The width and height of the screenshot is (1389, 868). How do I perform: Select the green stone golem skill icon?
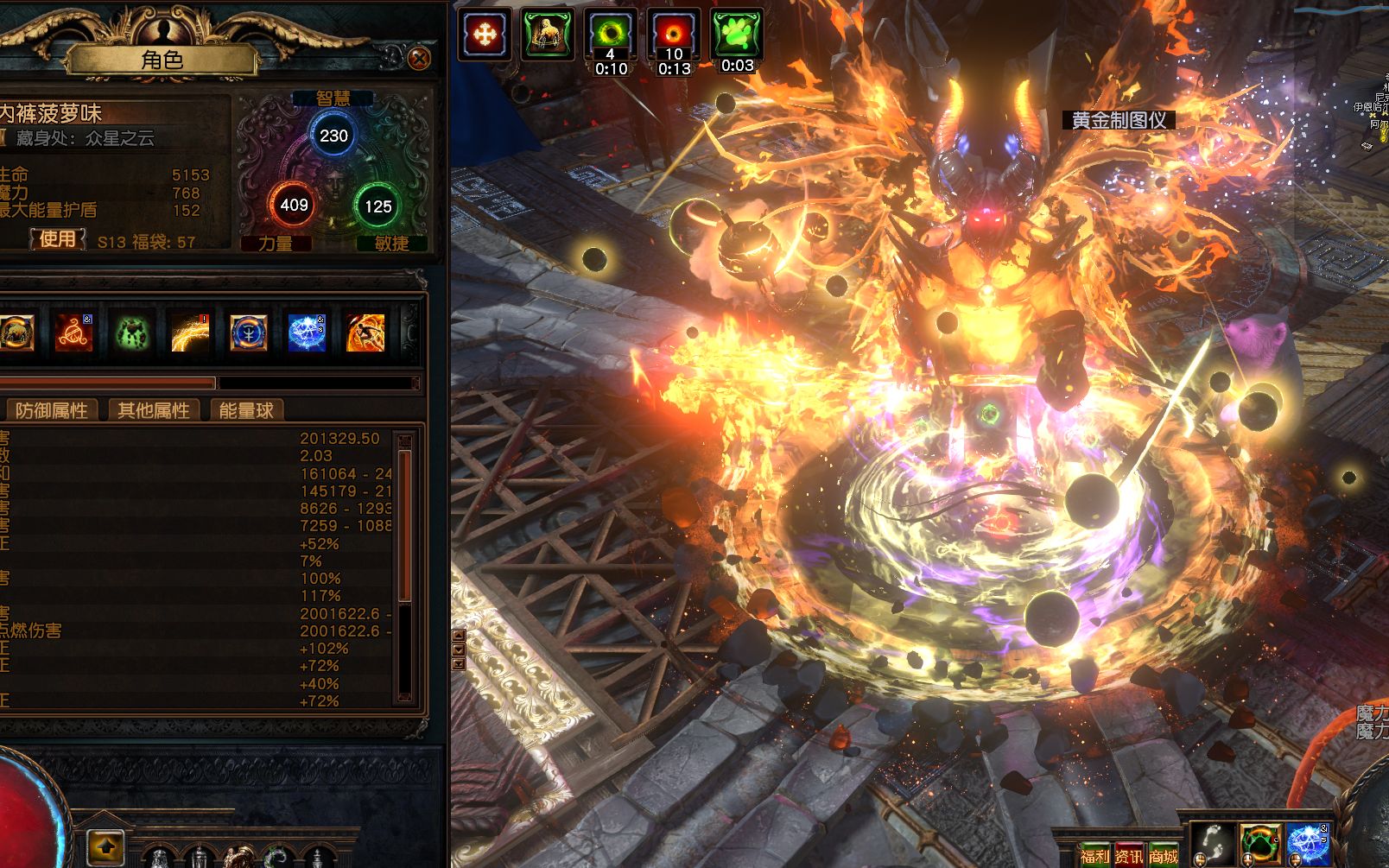click(x=131, y=333)
